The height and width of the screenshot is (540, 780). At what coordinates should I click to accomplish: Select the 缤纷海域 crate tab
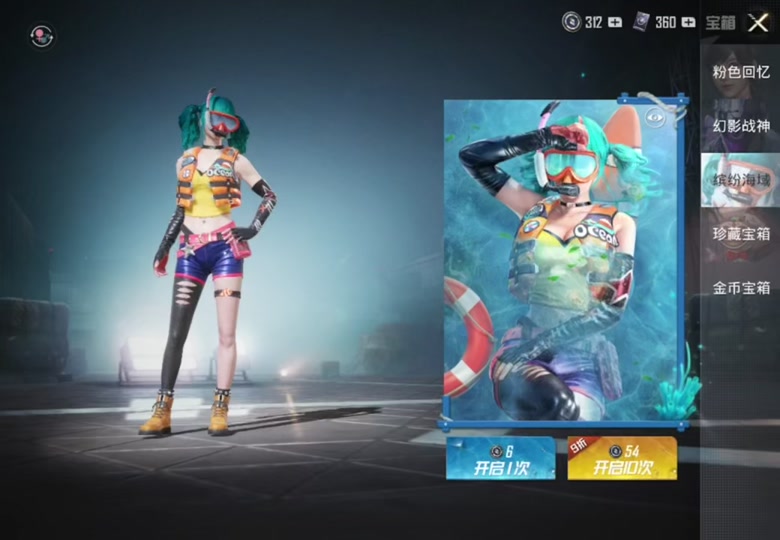(x=741, y=180)
